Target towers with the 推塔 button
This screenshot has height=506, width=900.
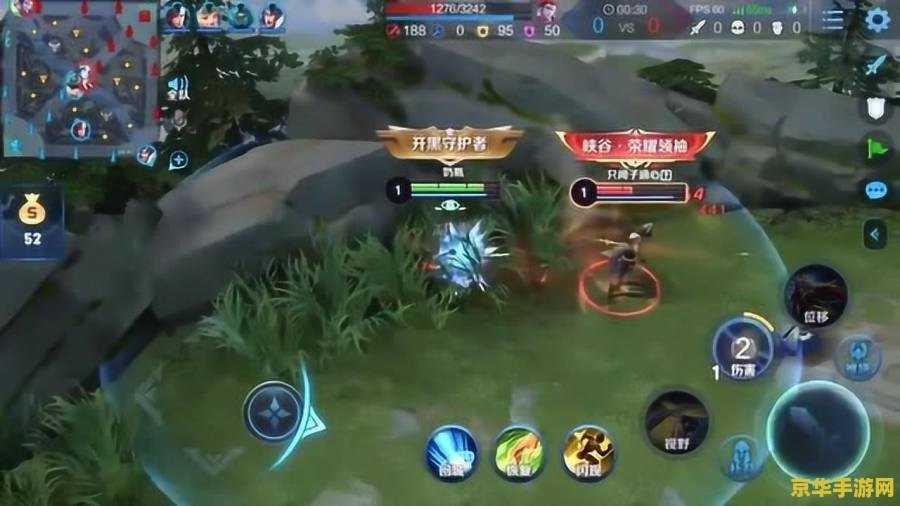point(857,357)
